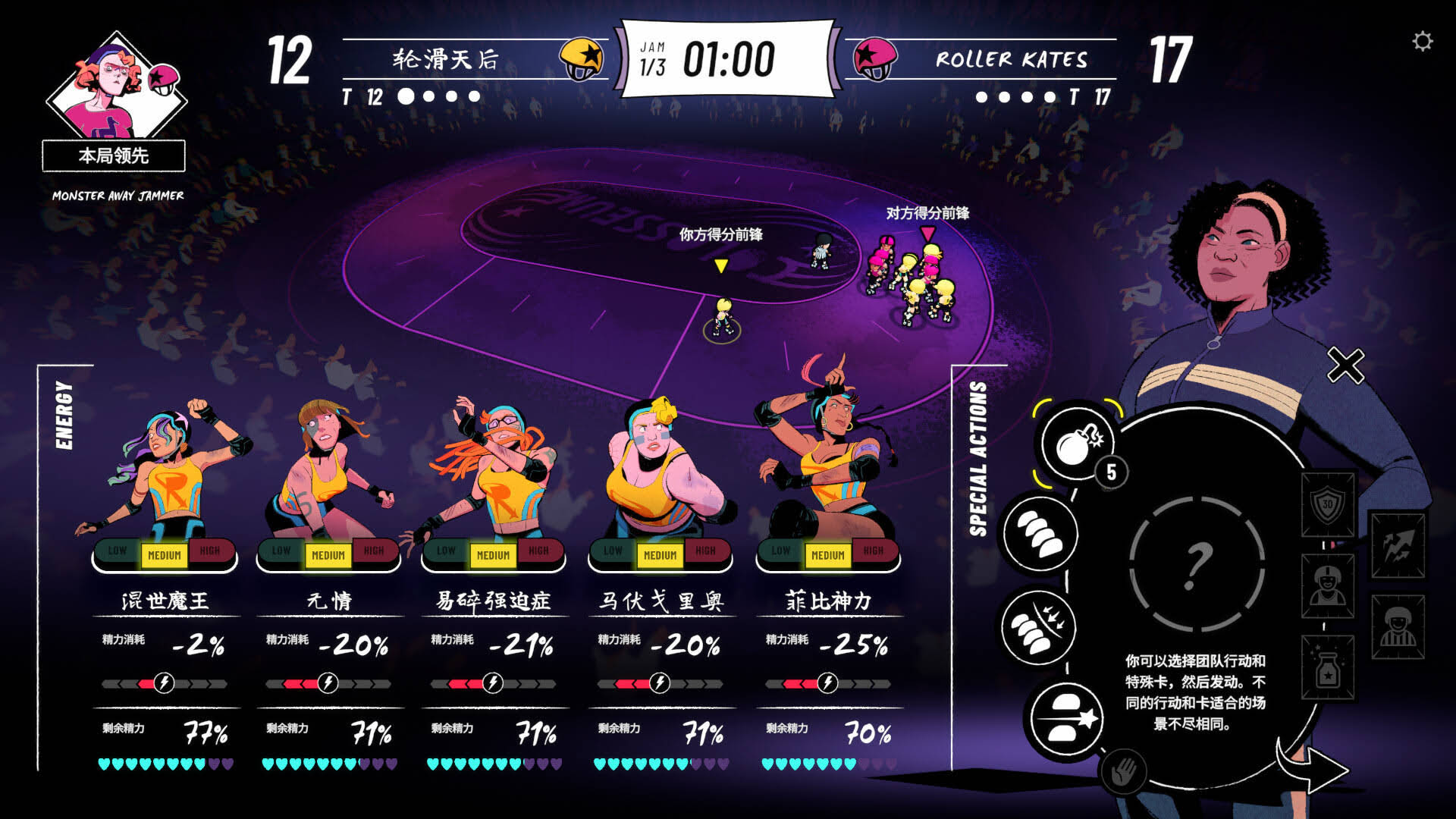Set 无情 energy to HIGH
The width and height of the screenshot is (1456, 819).
[374, 551]
